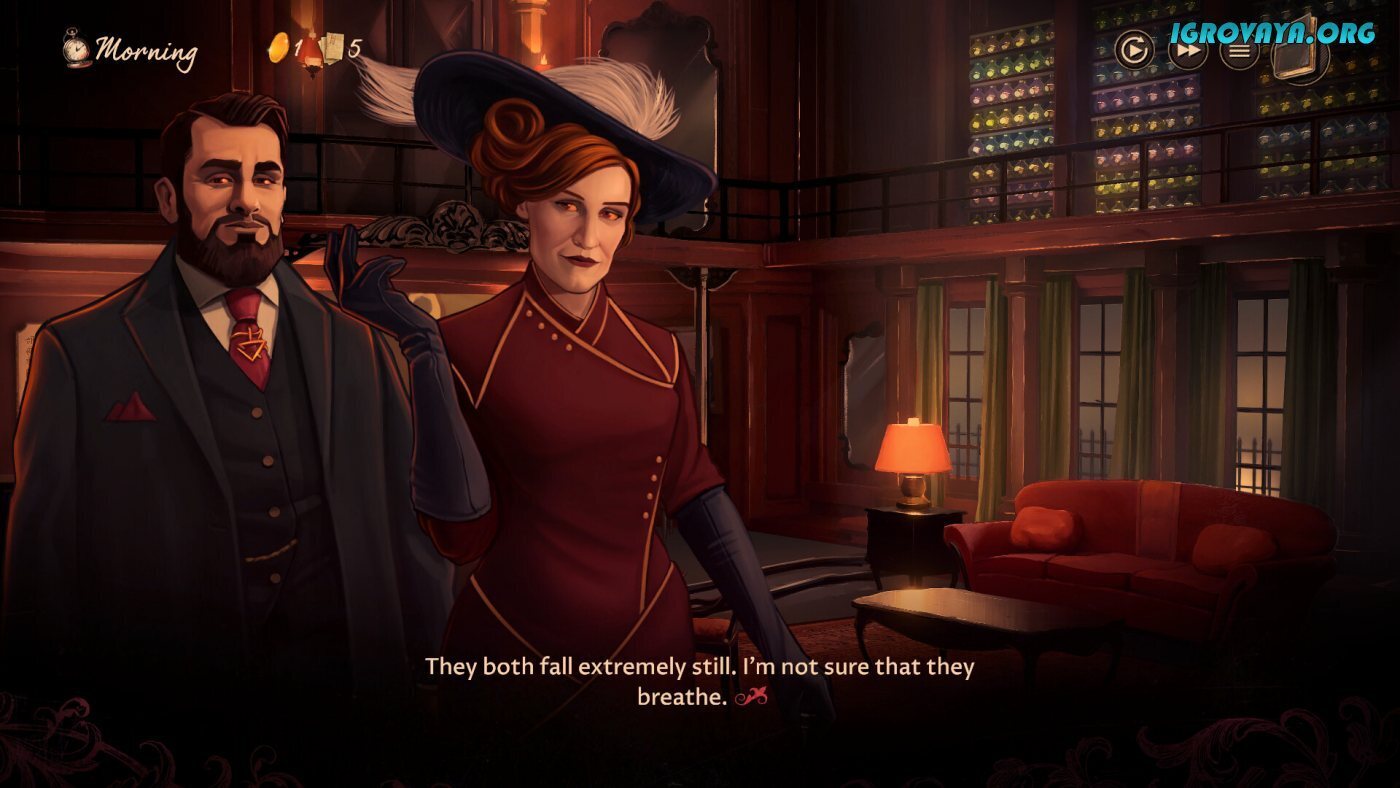Activate the fast-forward skip button
This screenshot has width=1400, height=788.
[1187, 50]
